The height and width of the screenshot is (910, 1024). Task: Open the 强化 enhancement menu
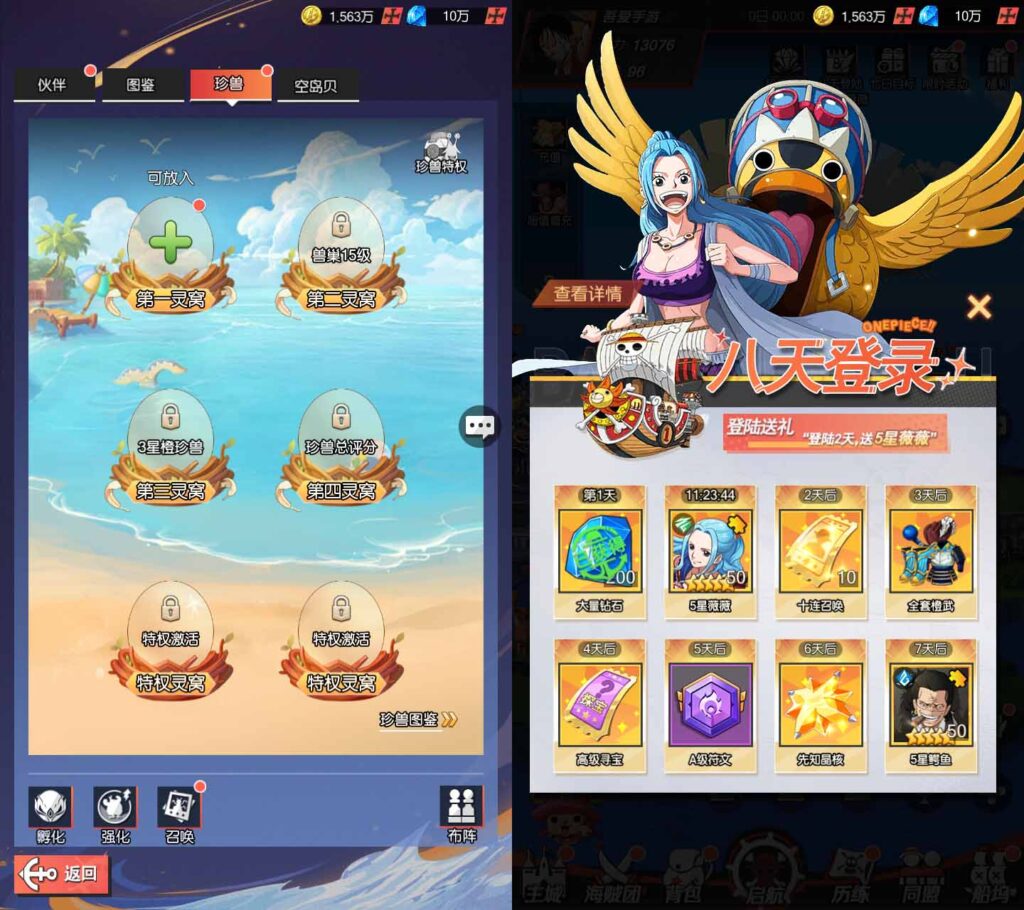(115, 813)
